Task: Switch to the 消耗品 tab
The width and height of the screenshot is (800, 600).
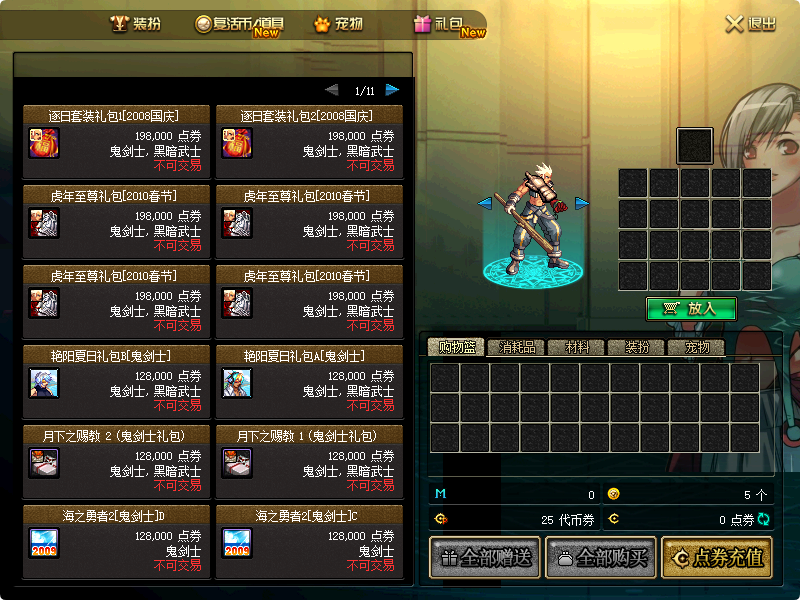Action: [517, 348]
